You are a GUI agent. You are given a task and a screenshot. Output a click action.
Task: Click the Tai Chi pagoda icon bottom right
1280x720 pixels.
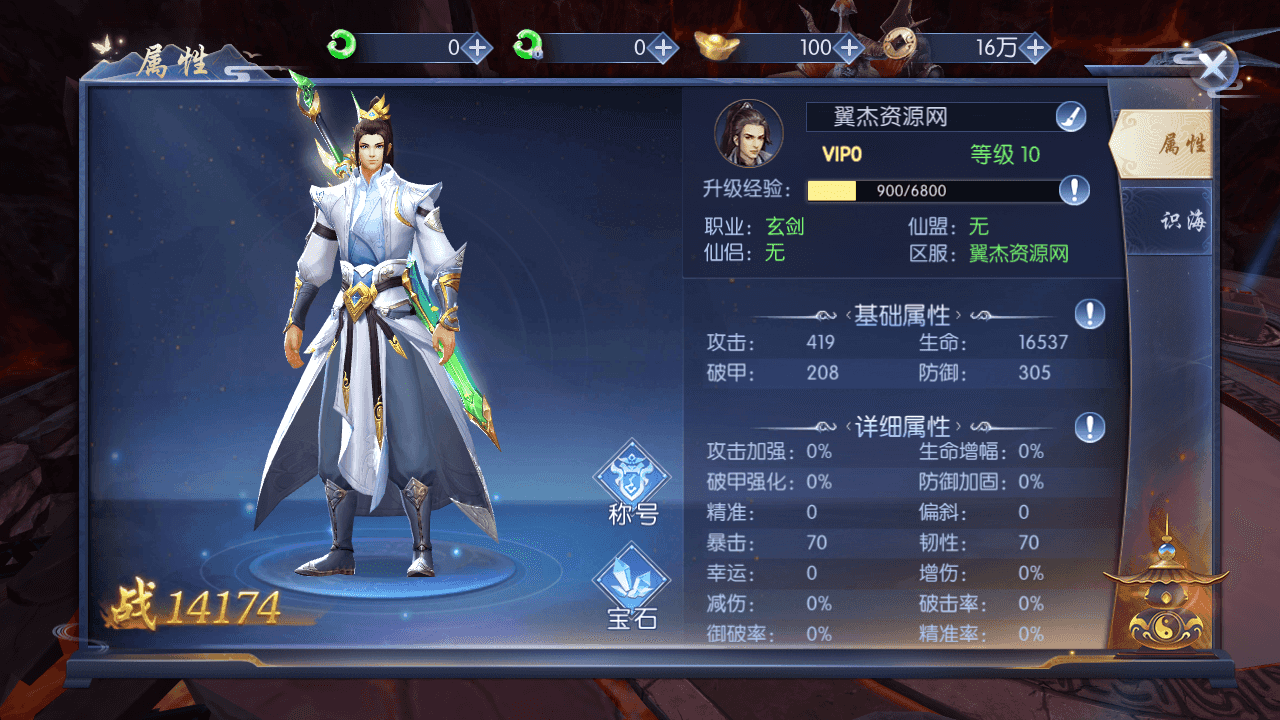[1166, 610]
